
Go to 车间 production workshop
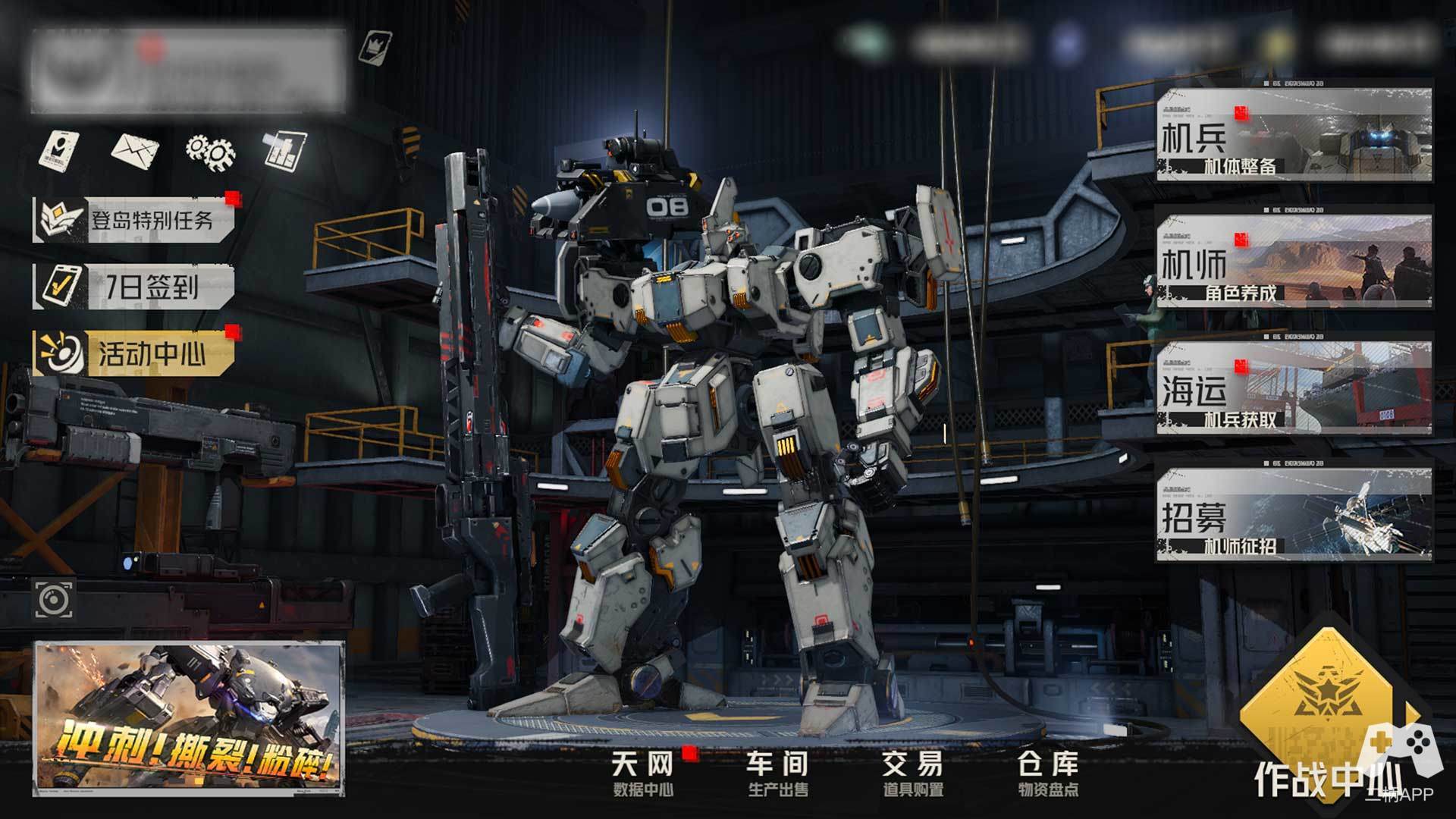tap(778, 773)
